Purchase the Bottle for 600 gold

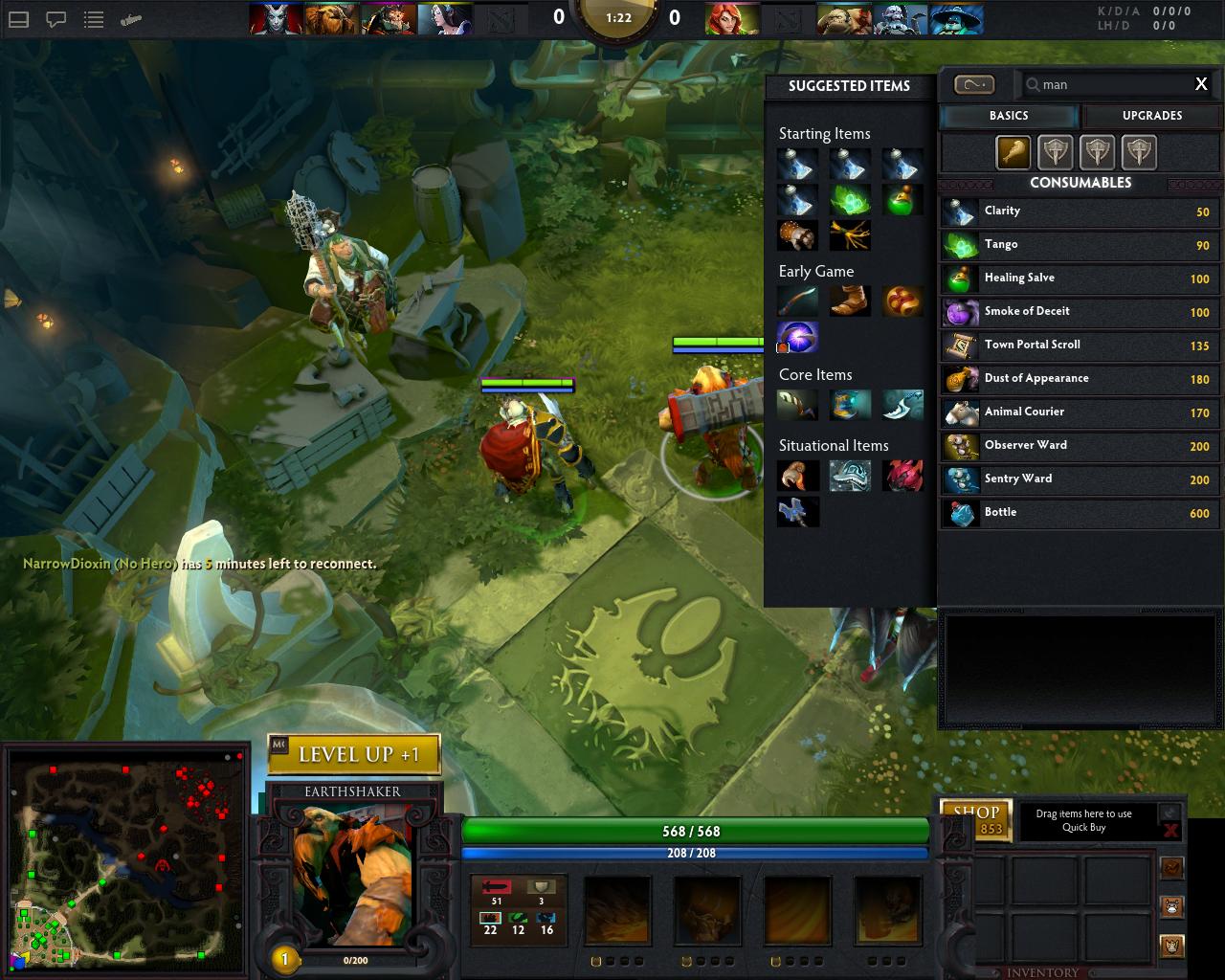click(x=1080, y=513)
